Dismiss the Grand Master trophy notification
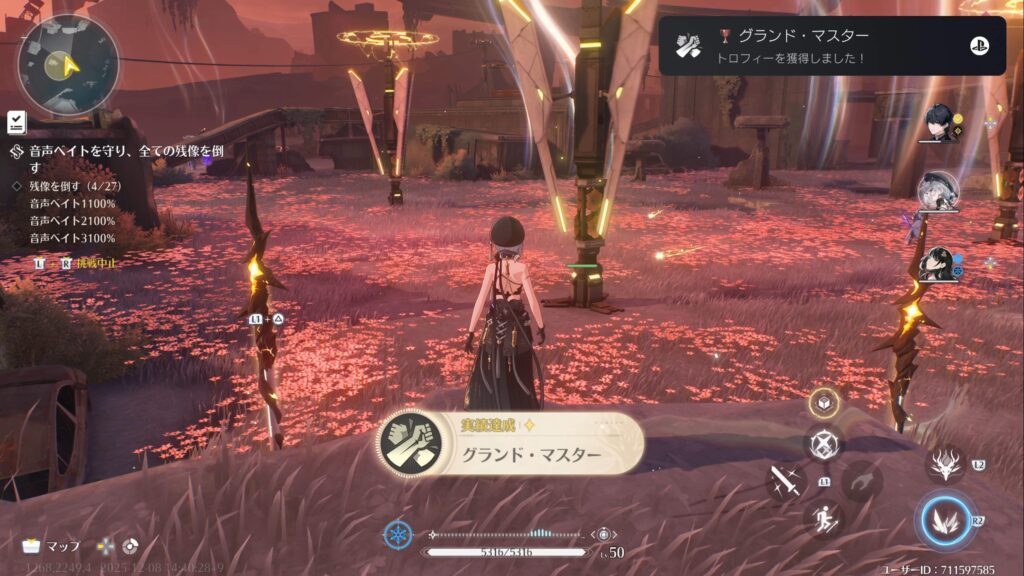Viewport: 1024px width, 576px height. 832,46
